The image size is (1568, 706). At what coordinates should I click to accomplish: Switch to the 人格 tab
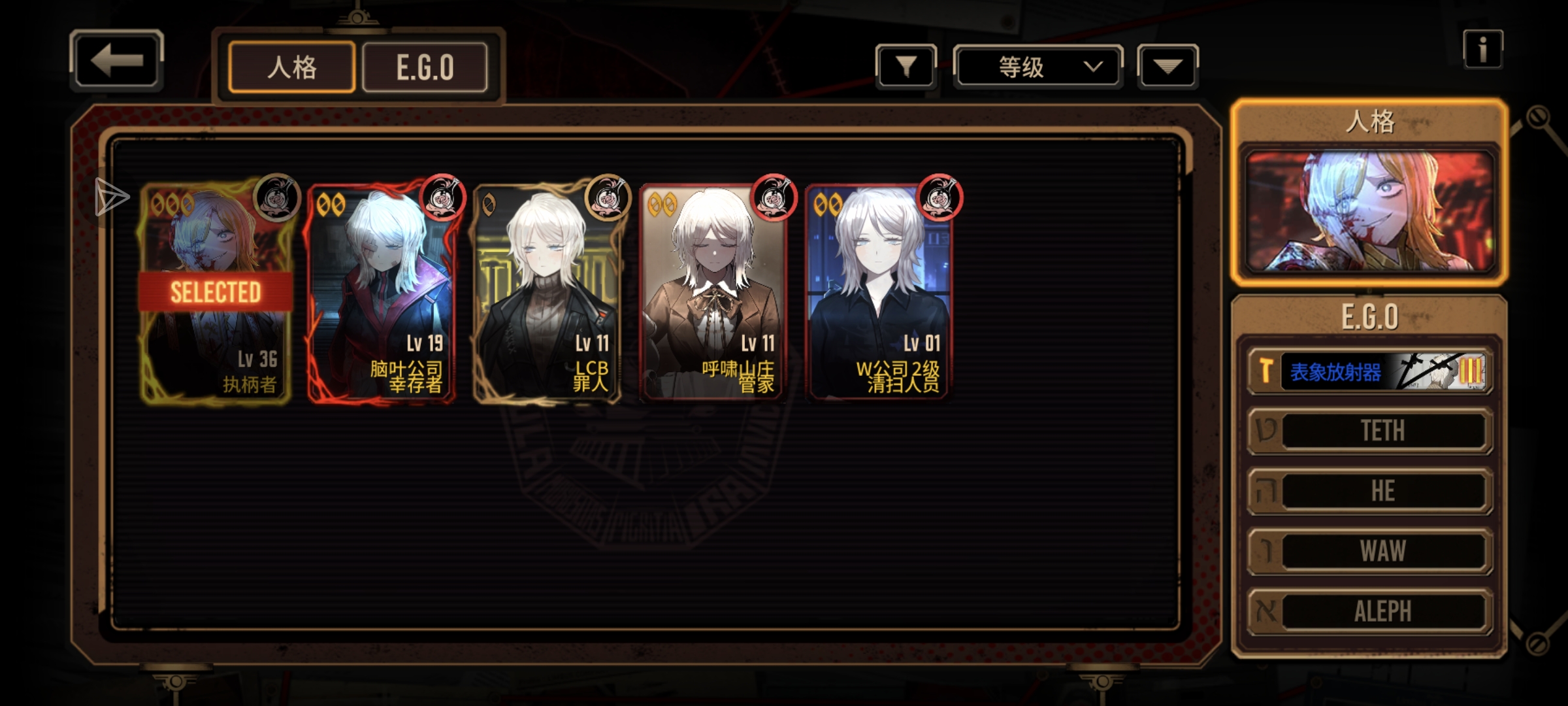coord(291,67)
